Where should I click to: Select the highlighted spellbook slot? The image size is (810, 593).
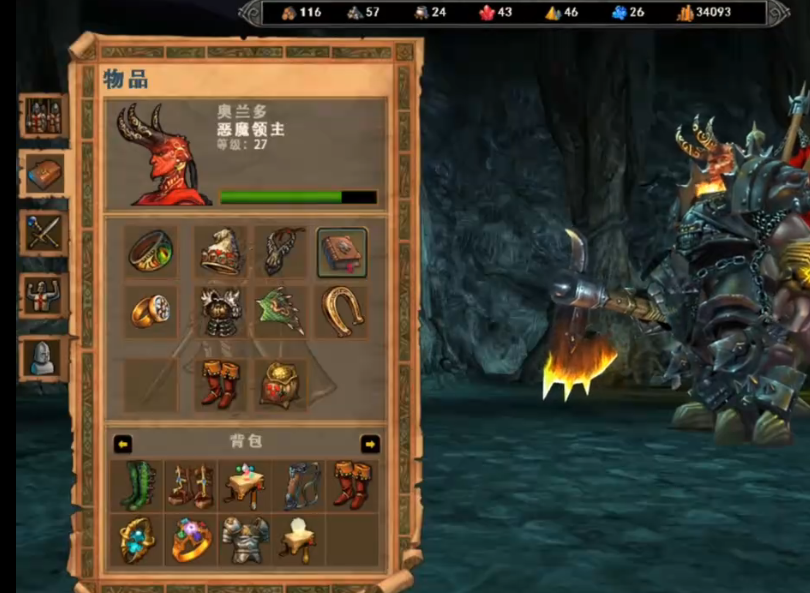tap(342, 252)
